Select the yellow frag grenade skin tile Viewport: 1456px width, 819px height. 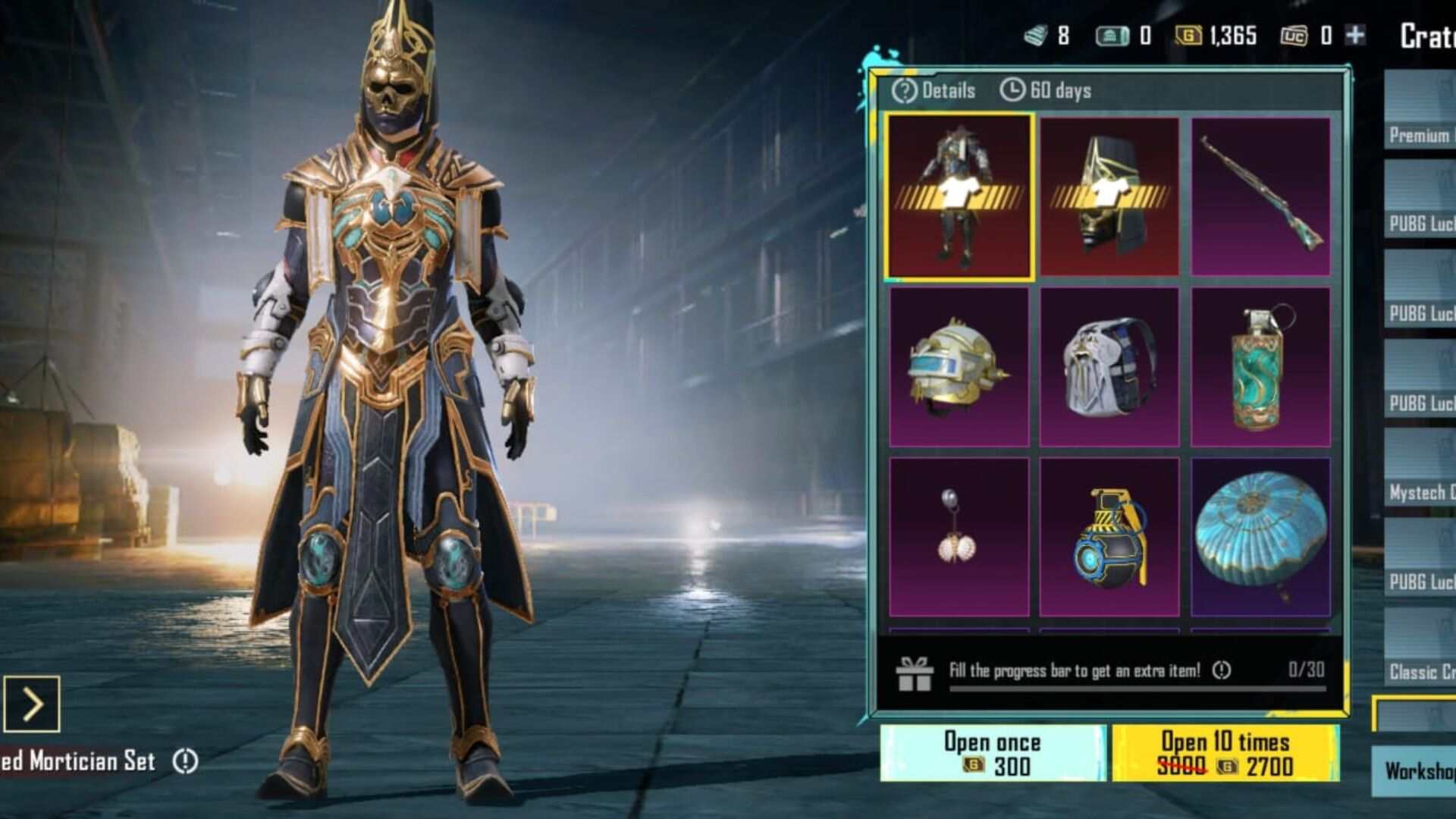click(1109, 537)
